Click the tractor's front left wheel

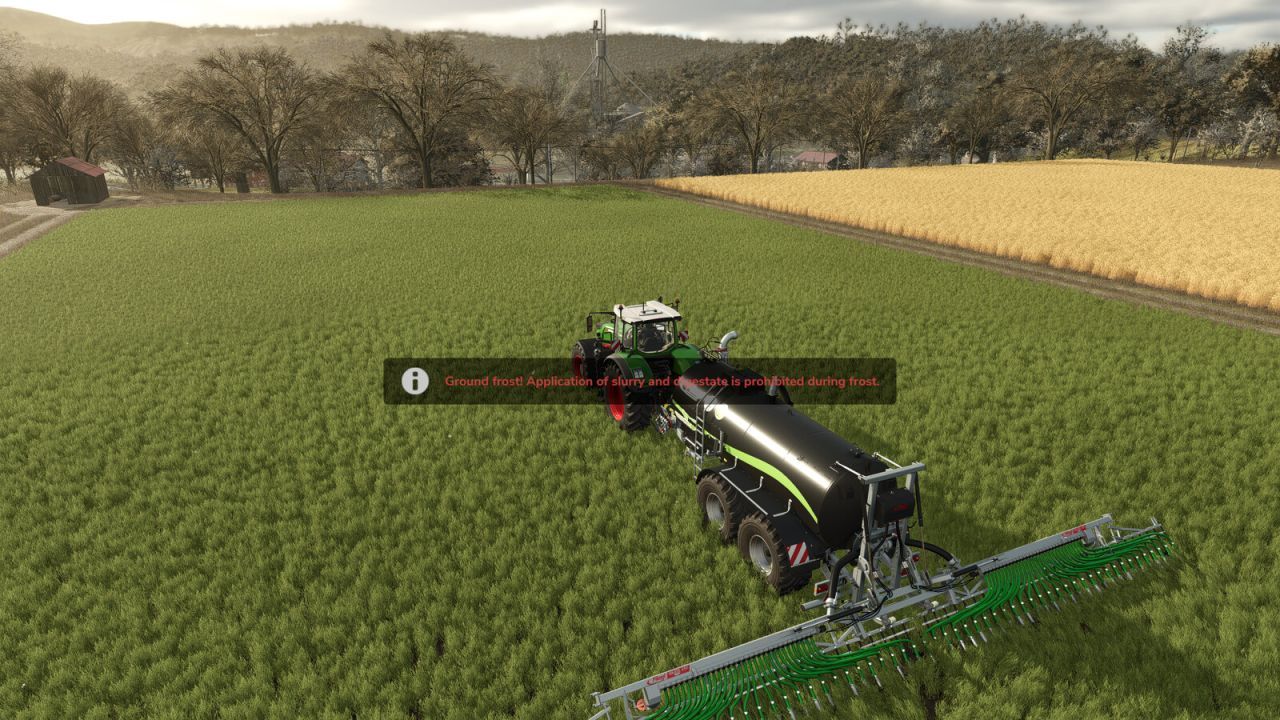tap(578, 355)
